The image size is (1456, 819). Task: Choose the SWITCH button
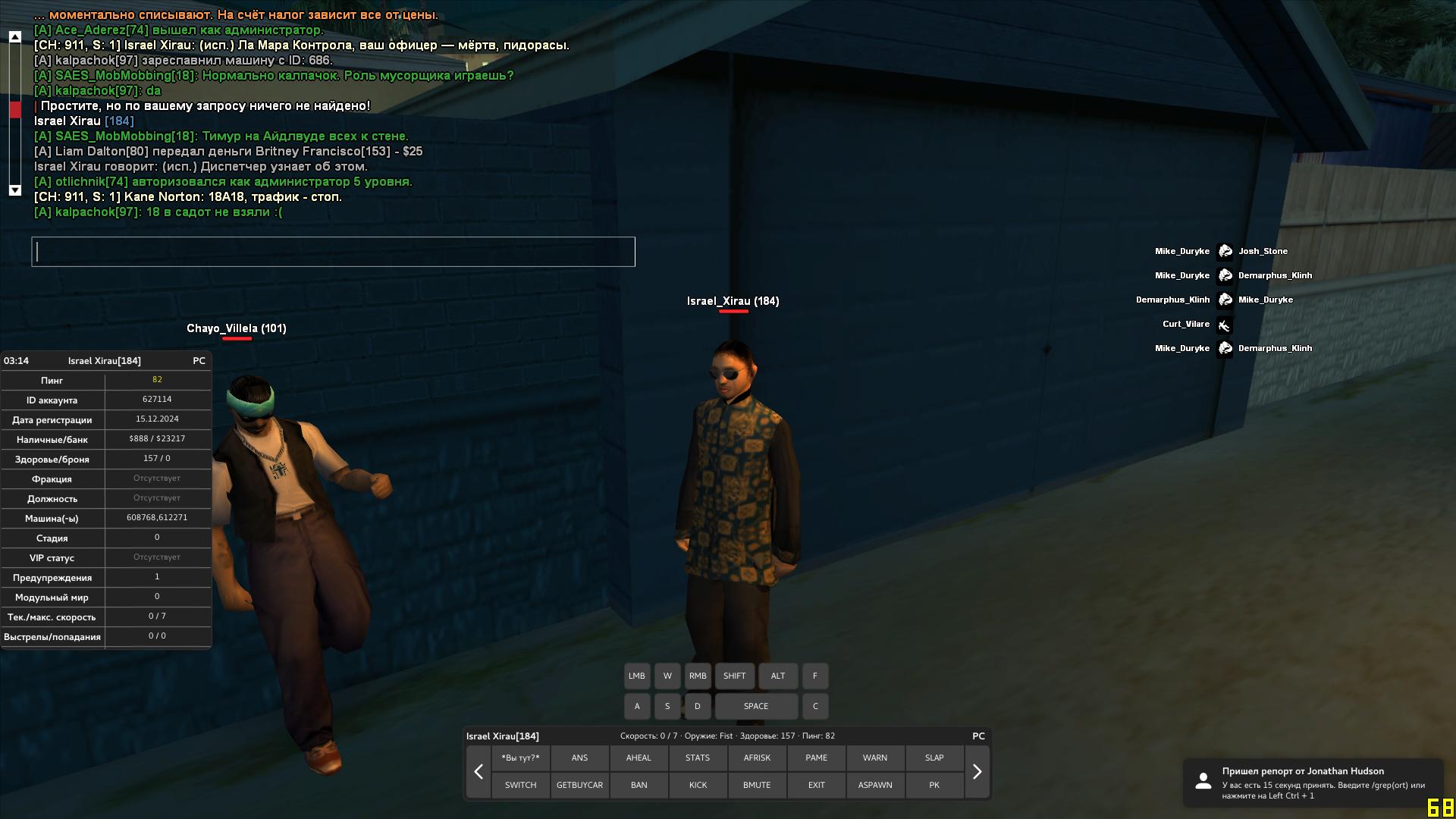(x=520, y=785)
